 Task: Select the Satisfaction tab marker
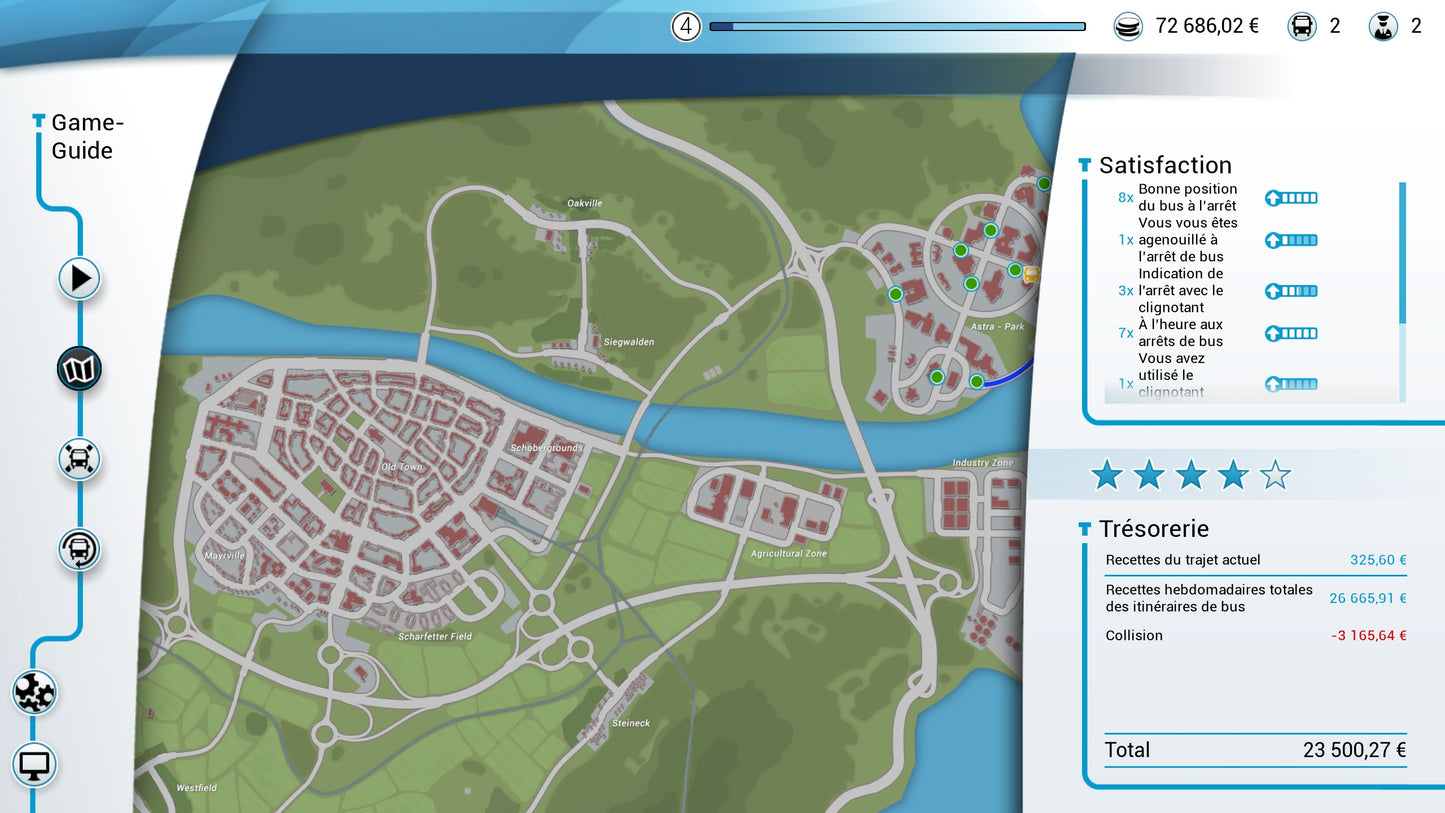(1083, 163)
